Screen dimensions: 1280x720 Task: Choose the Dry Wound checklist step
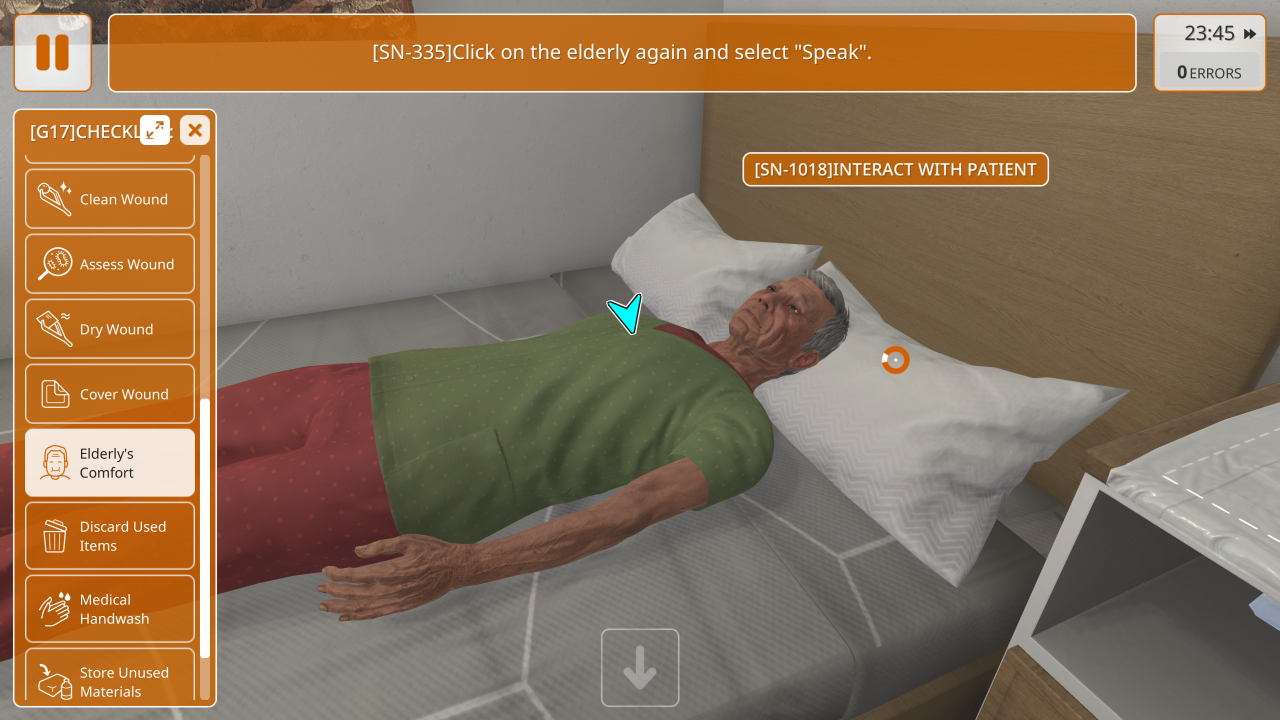point(110,329)
